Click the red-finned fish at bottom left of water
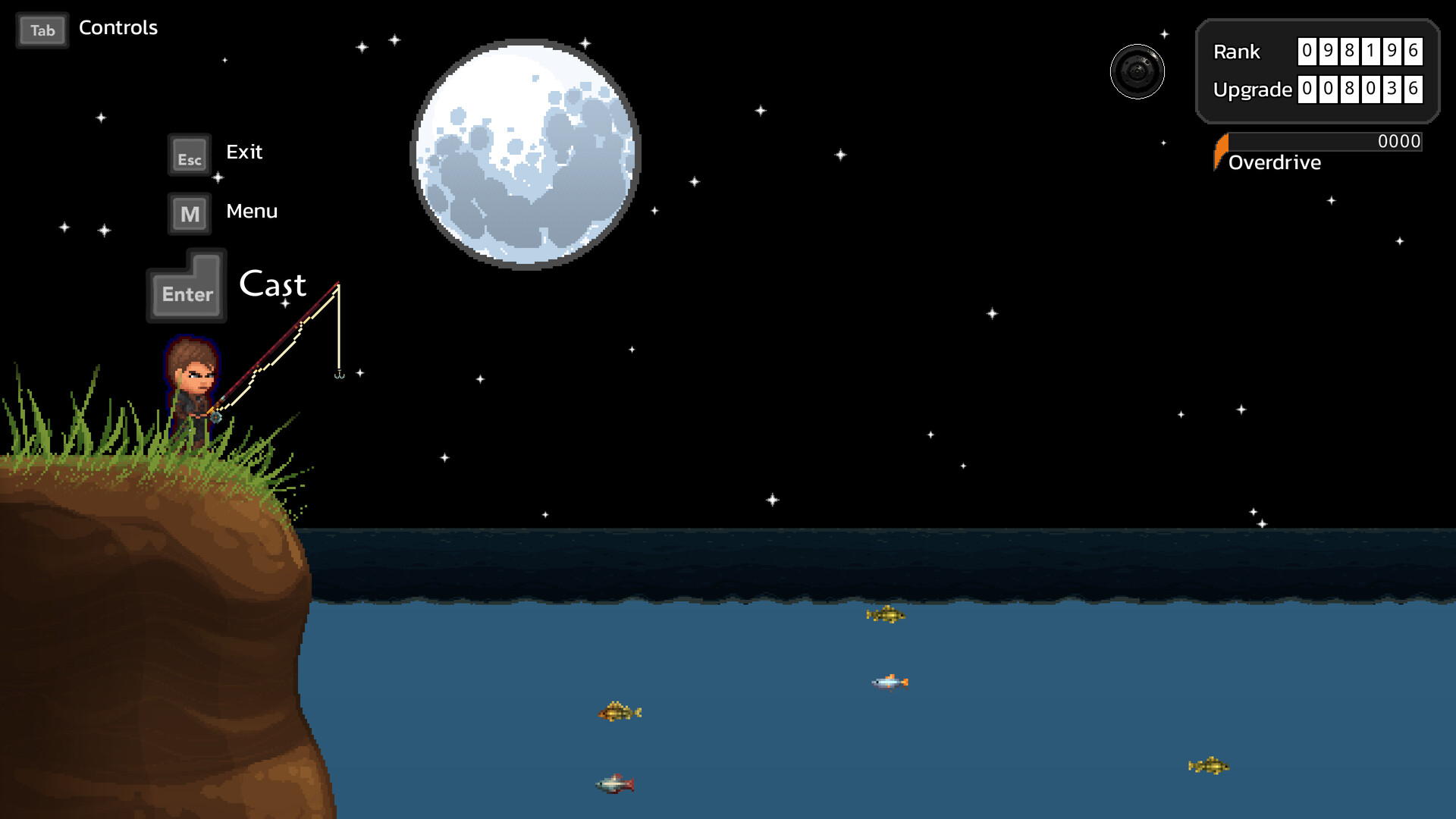The width and height of the screenshot is (1456, 819). [614, 784]
